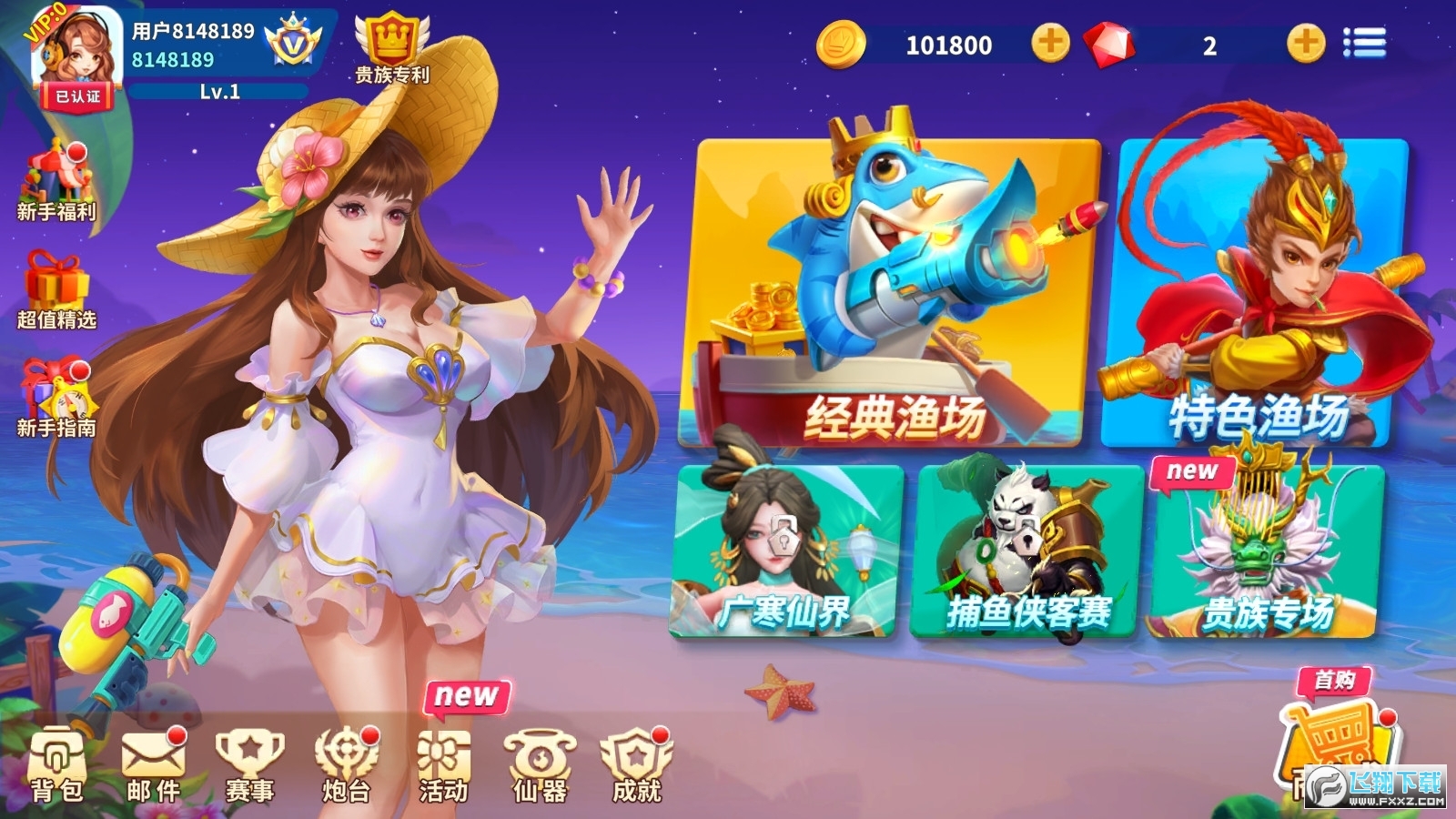1456x819 pixels.
Task: View the Lv.1 experience level bar
Action: click(x=218, y=90)
